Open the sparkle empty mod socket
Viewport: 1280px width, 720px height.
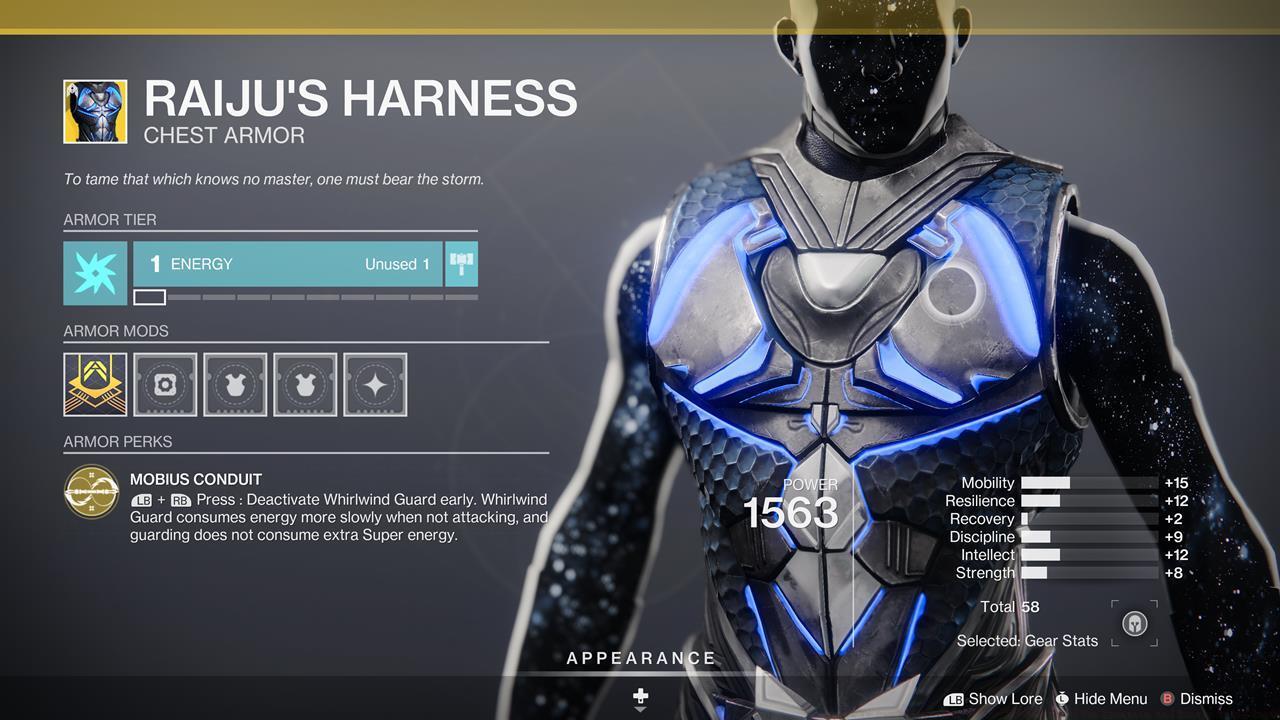pyautogui.click(x=375, y=385)
